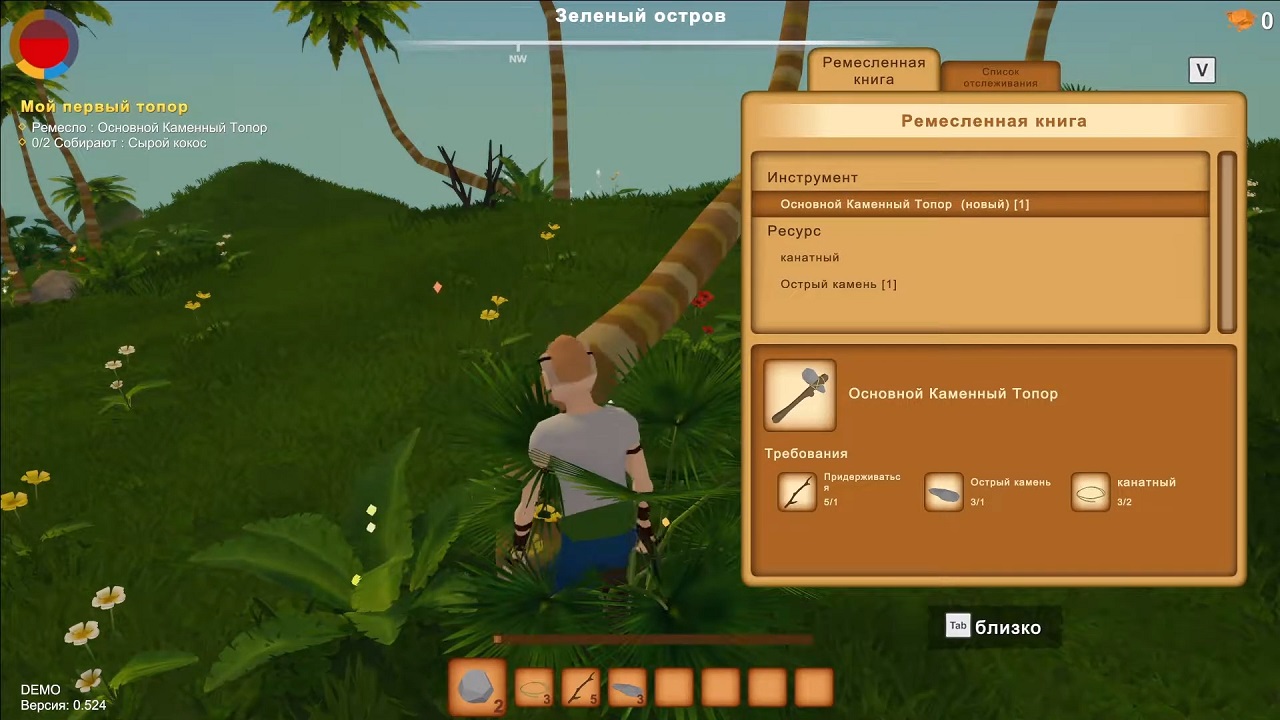This screenshot has height=720, width=1280.
Task: Open the Список отслеживания tab
Action: [1000, 77]
